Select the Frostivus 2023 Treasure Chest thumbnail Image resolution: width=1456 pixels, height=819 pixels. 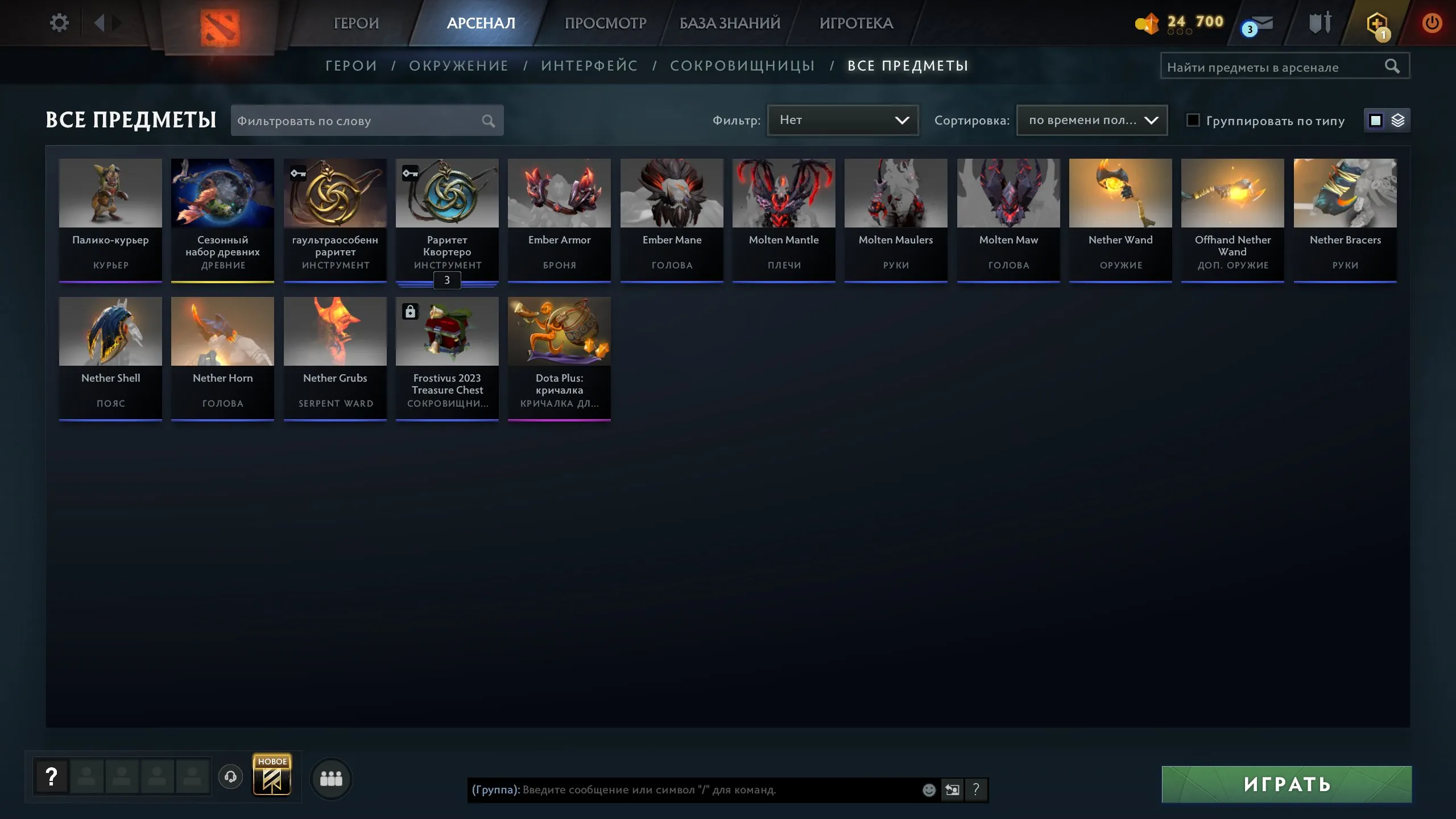tap(447, 331)
